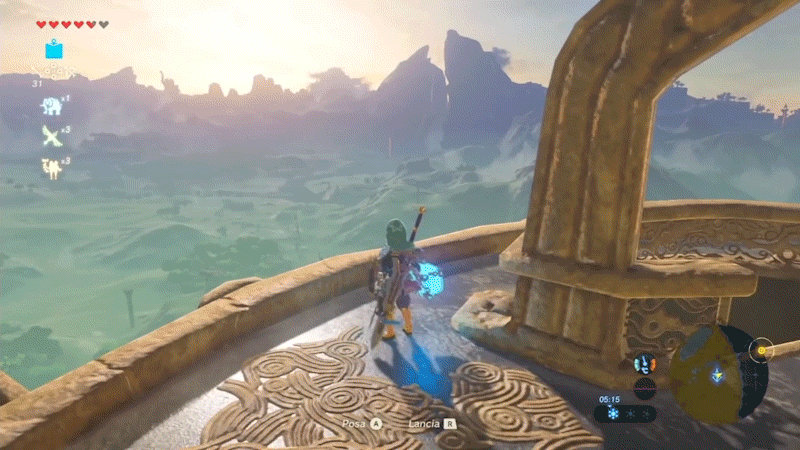Viewport: 800px width, 450px height.
Task: Click the blue Sheikah Slate rune icon
Action: pyautogui.click(x=53, y=49)
